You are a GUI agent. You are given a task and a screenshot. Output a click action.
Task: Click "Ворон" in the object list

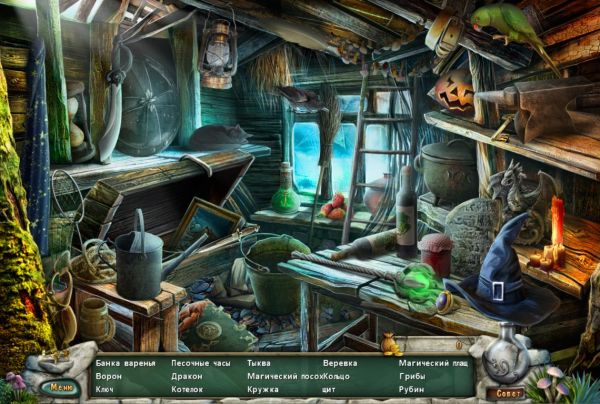coord(108,376)
